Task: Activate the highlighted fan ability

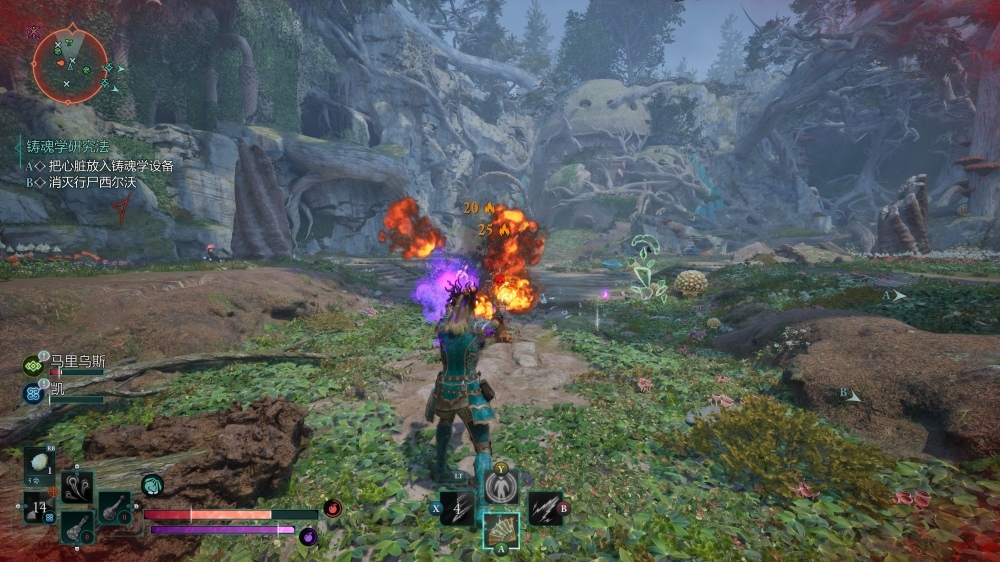Action: click(x=501, y=531)
